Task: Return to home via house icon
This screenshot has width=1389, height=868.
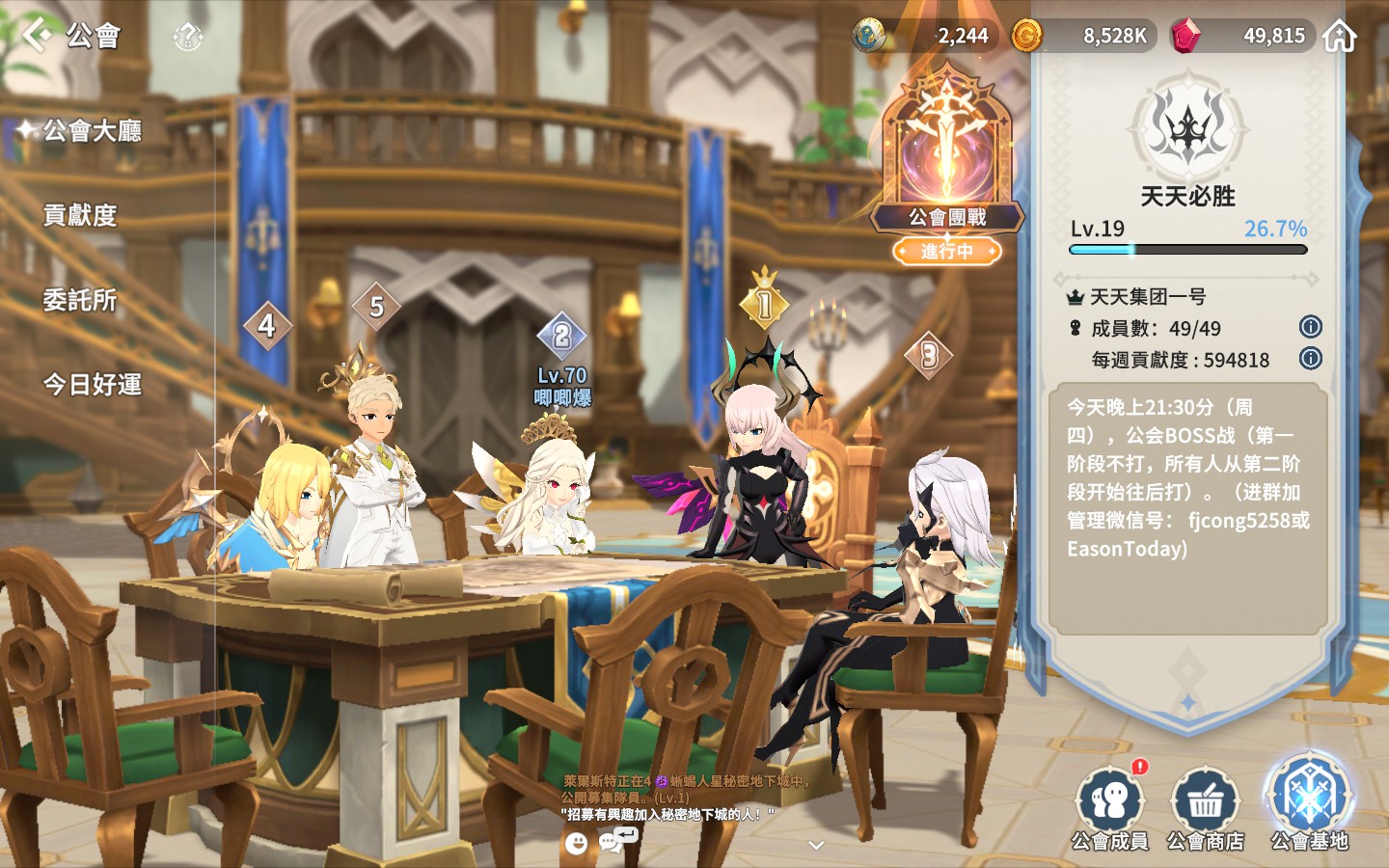Action: coord(1339,37)
